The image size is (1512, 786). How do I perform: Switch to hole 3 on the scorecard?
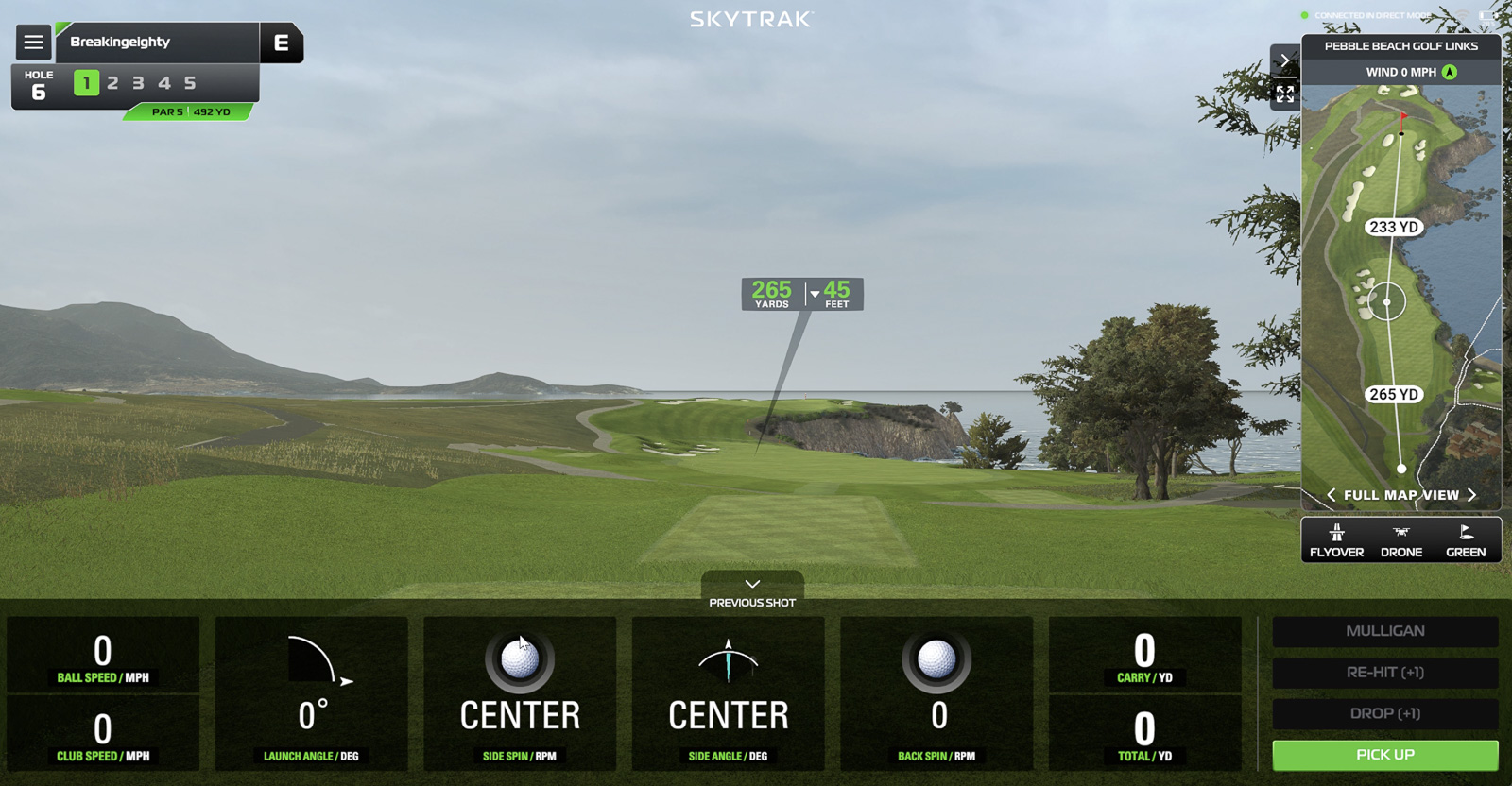pyautogui.click(x=137, y=83)
